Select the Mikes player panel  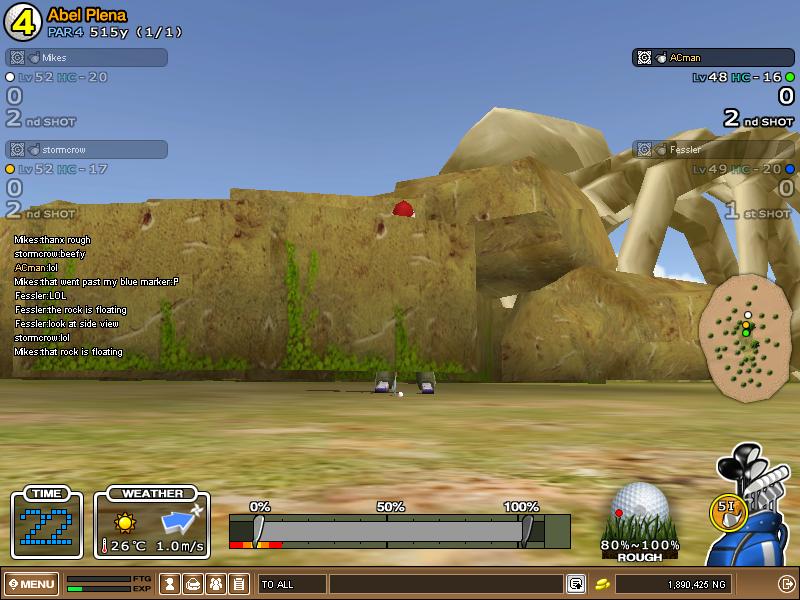point(87,58)
